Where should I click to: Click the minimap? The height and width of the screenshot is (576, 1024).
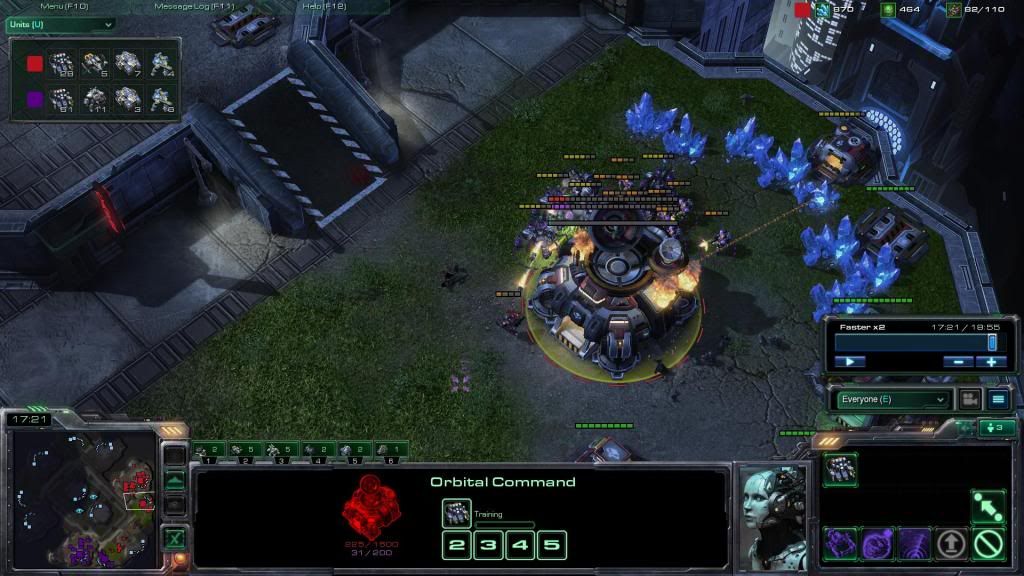pos(83,494)
